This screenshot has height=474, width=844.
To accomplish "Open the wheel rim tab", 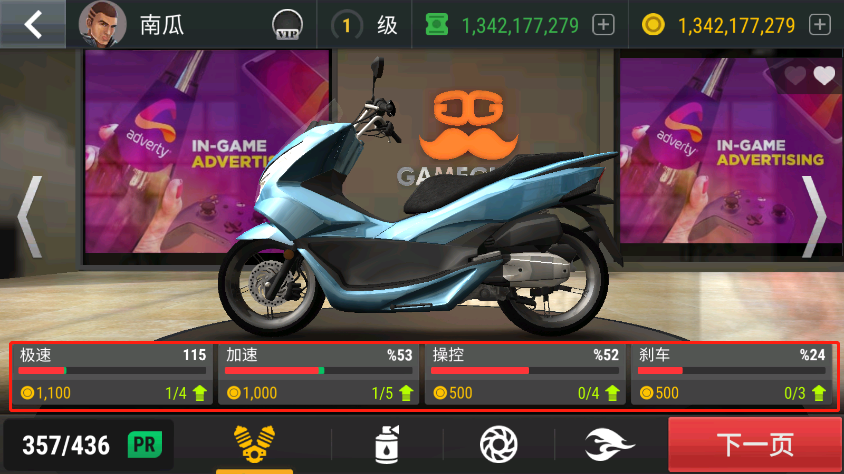I will point(498,443).
